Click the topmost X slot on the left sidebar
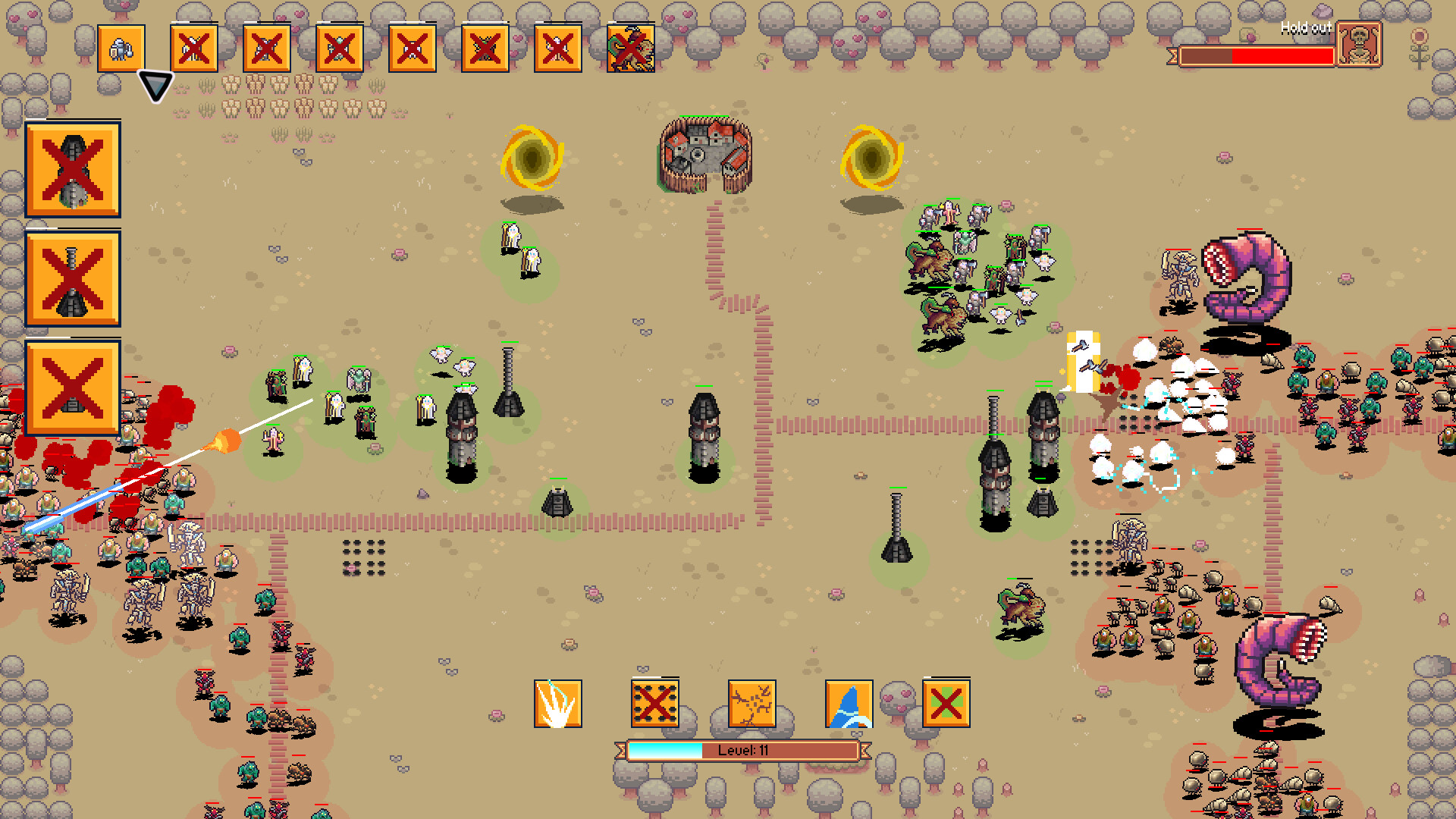This screenshot has width=1456, height=819. click(73, 170)
